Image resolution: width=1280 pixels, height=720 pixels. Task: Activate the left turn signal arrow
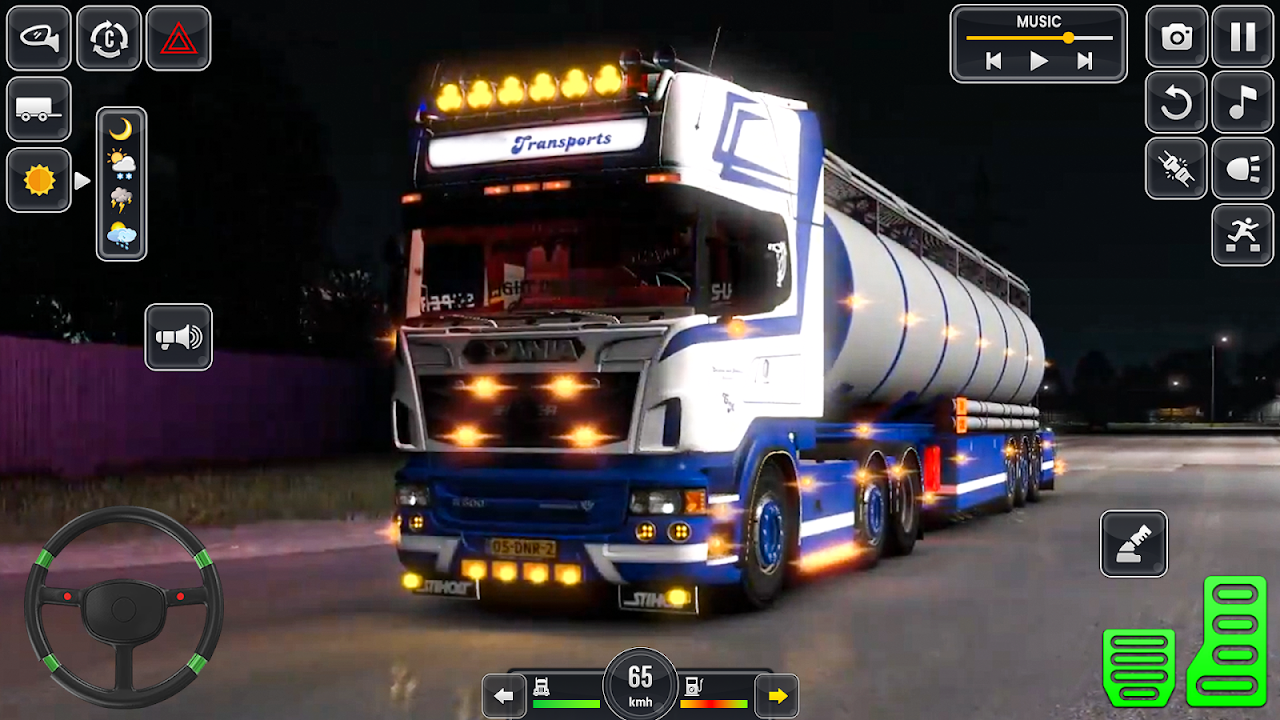[504, 695]
